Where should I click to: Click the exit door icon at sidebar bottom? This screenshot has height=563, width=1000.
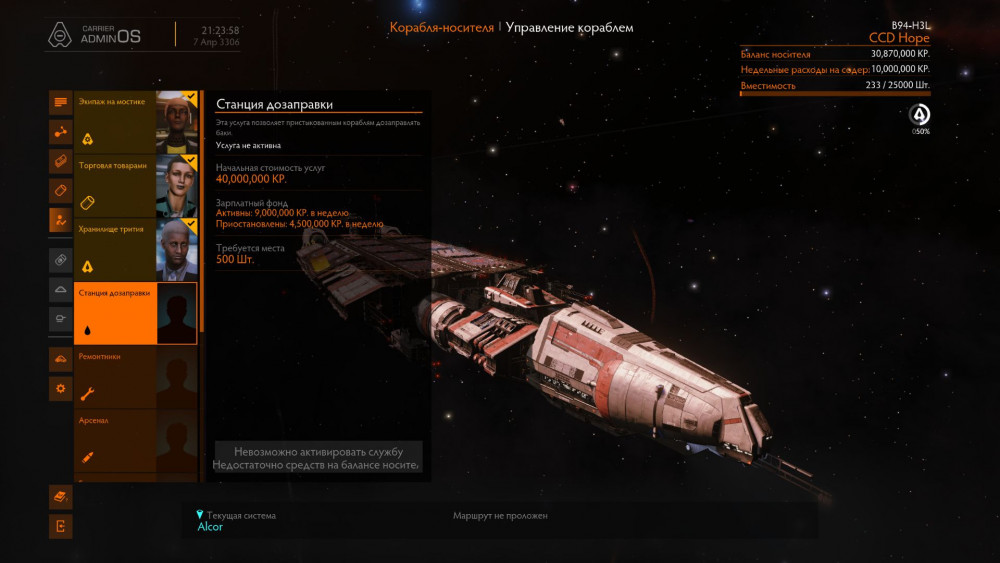61,526
